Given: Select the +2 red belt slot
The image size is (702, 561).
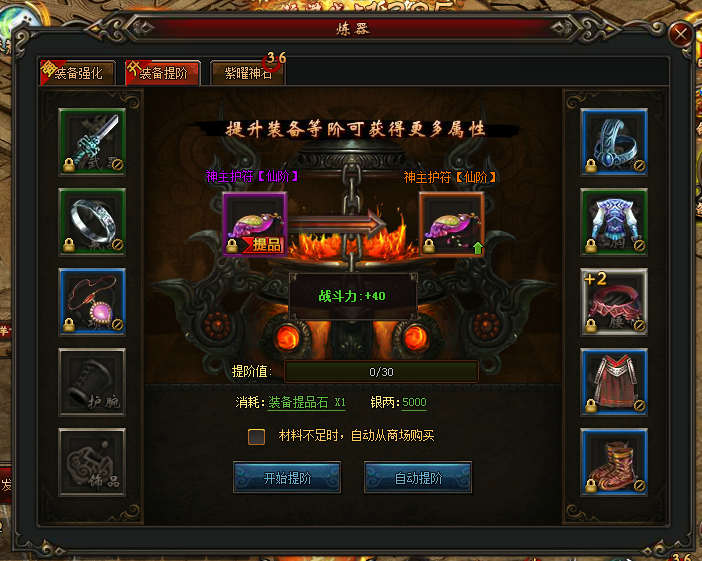Looking at the screenshot, I should click(614, 302).
